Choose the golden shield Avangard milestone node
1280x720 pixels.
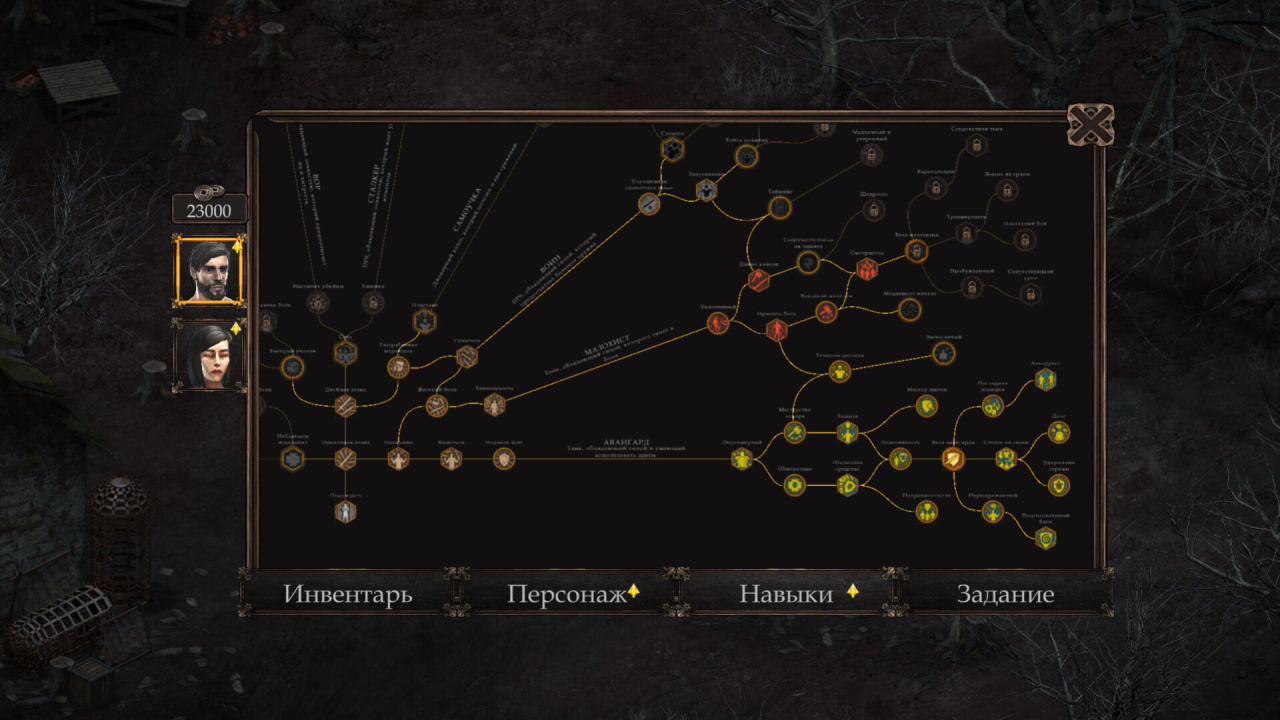pos(953,459)
